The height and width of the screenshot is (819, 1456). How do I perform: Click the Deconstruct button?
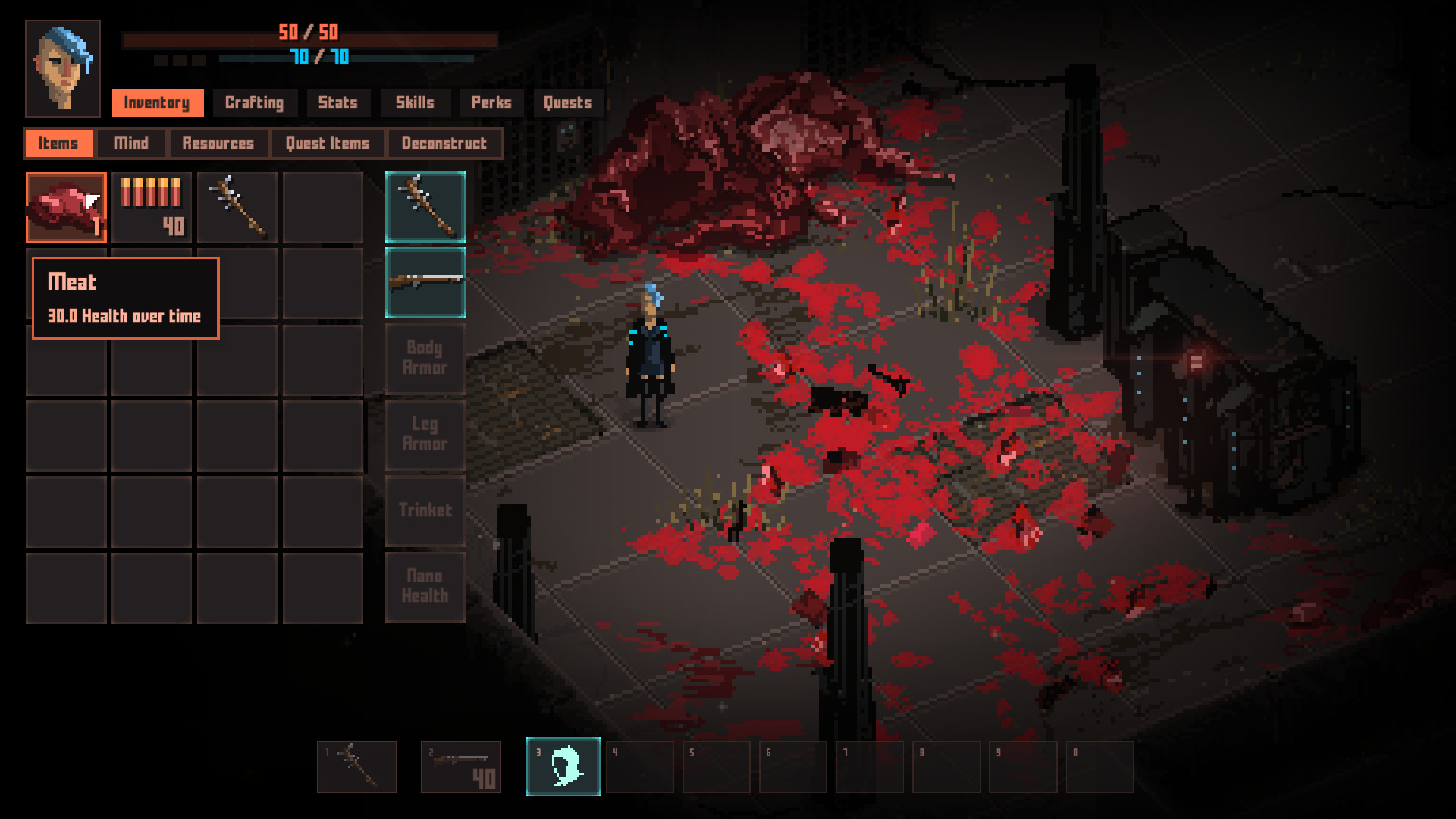tap(445, 143)
